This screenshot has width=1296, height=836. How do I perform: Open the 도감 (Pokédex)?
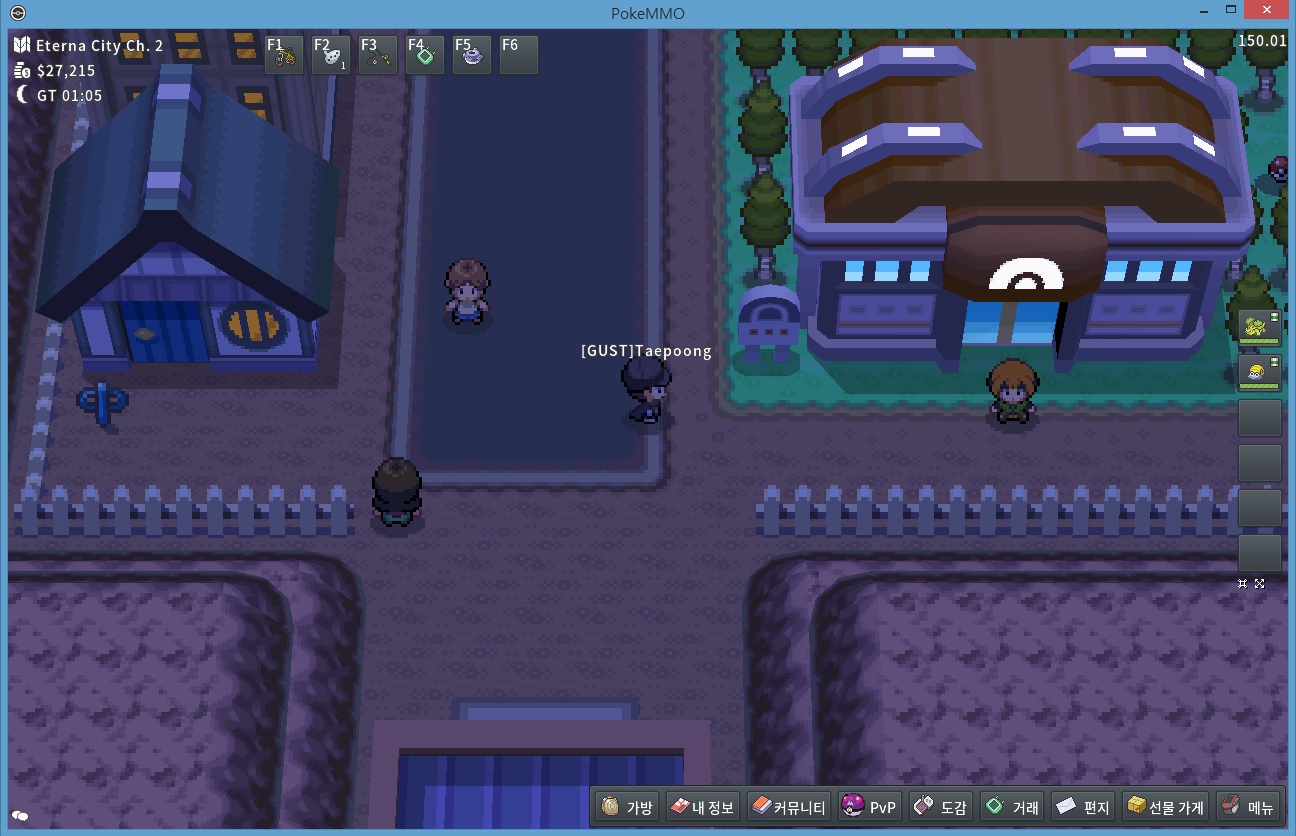pos(940,807)
